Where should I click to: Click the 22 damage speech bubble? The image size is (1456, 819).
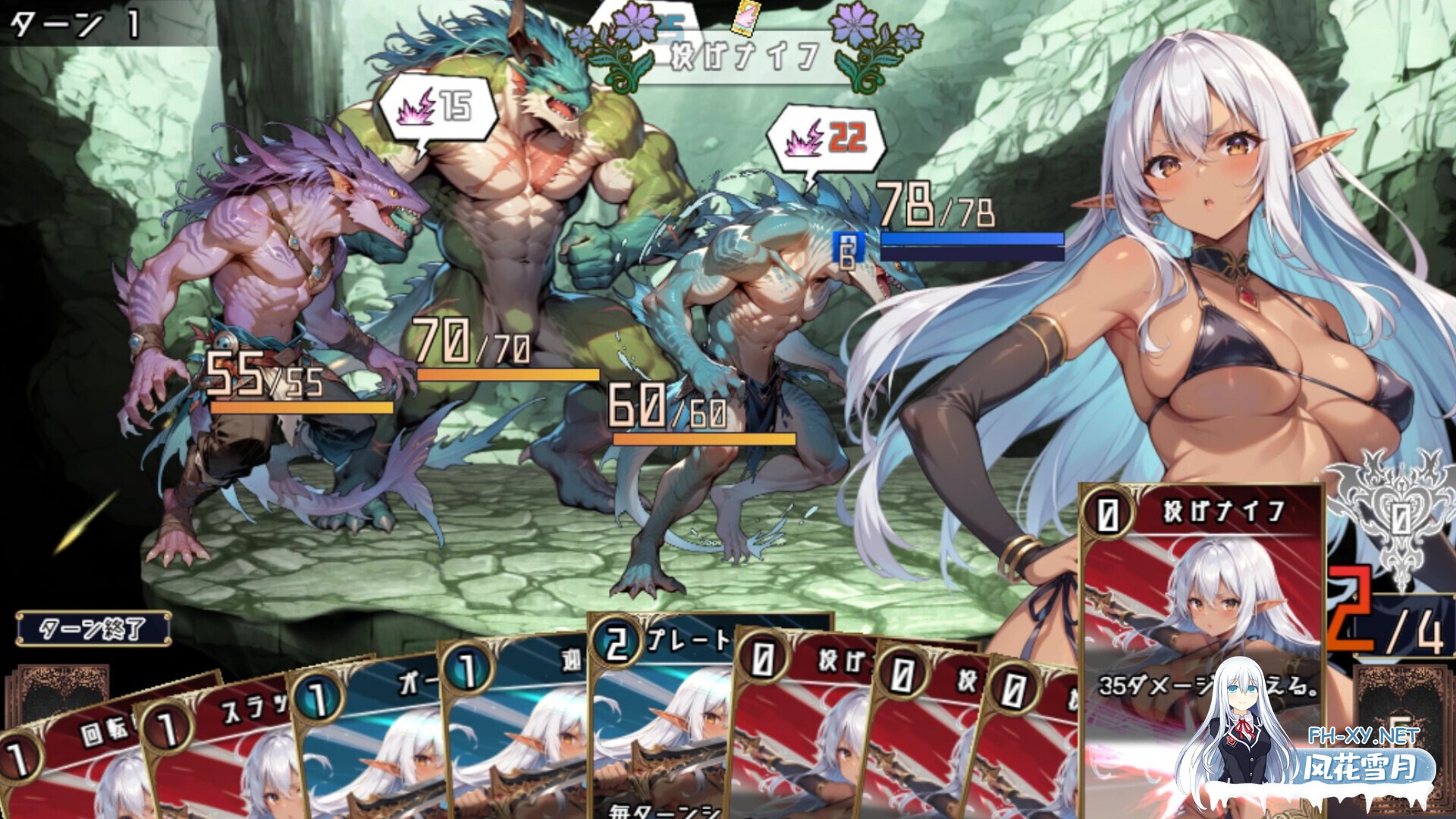[827, 140]
